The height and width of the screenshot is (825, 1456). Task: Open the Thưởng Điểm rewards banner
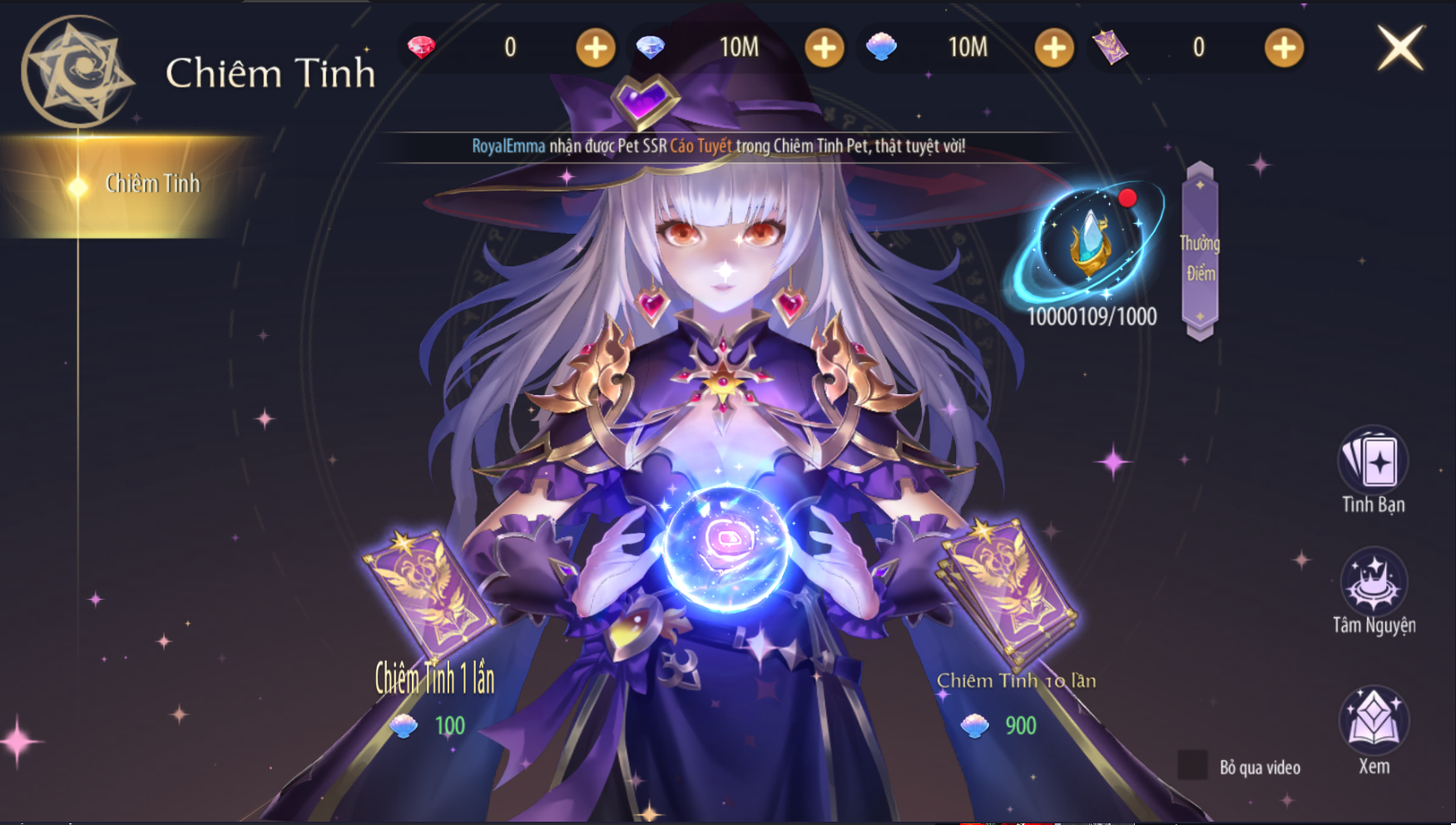point(1199,252)
